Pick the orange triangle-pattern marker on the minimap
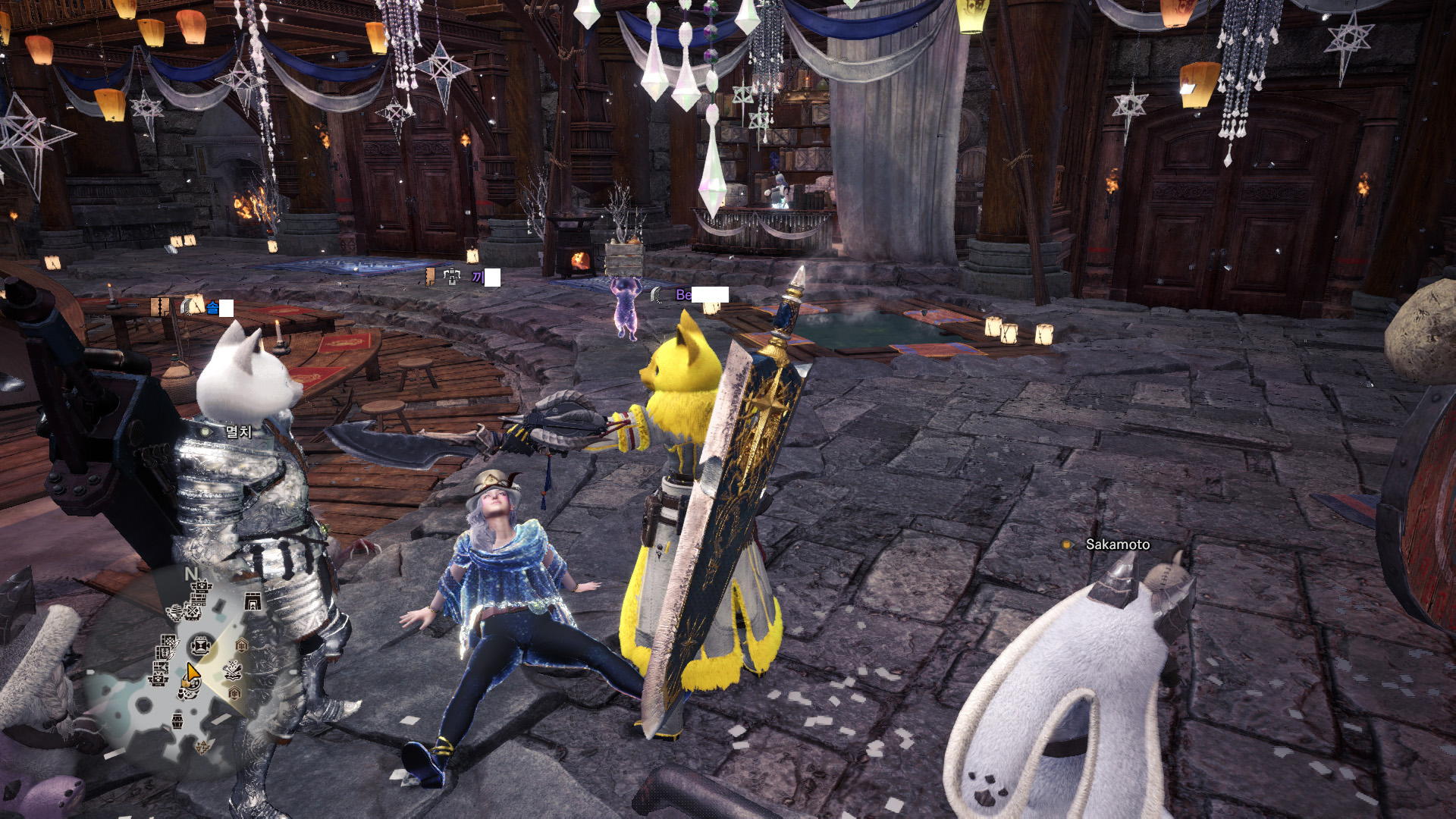The image size is (1456, 819). [202, 747]
